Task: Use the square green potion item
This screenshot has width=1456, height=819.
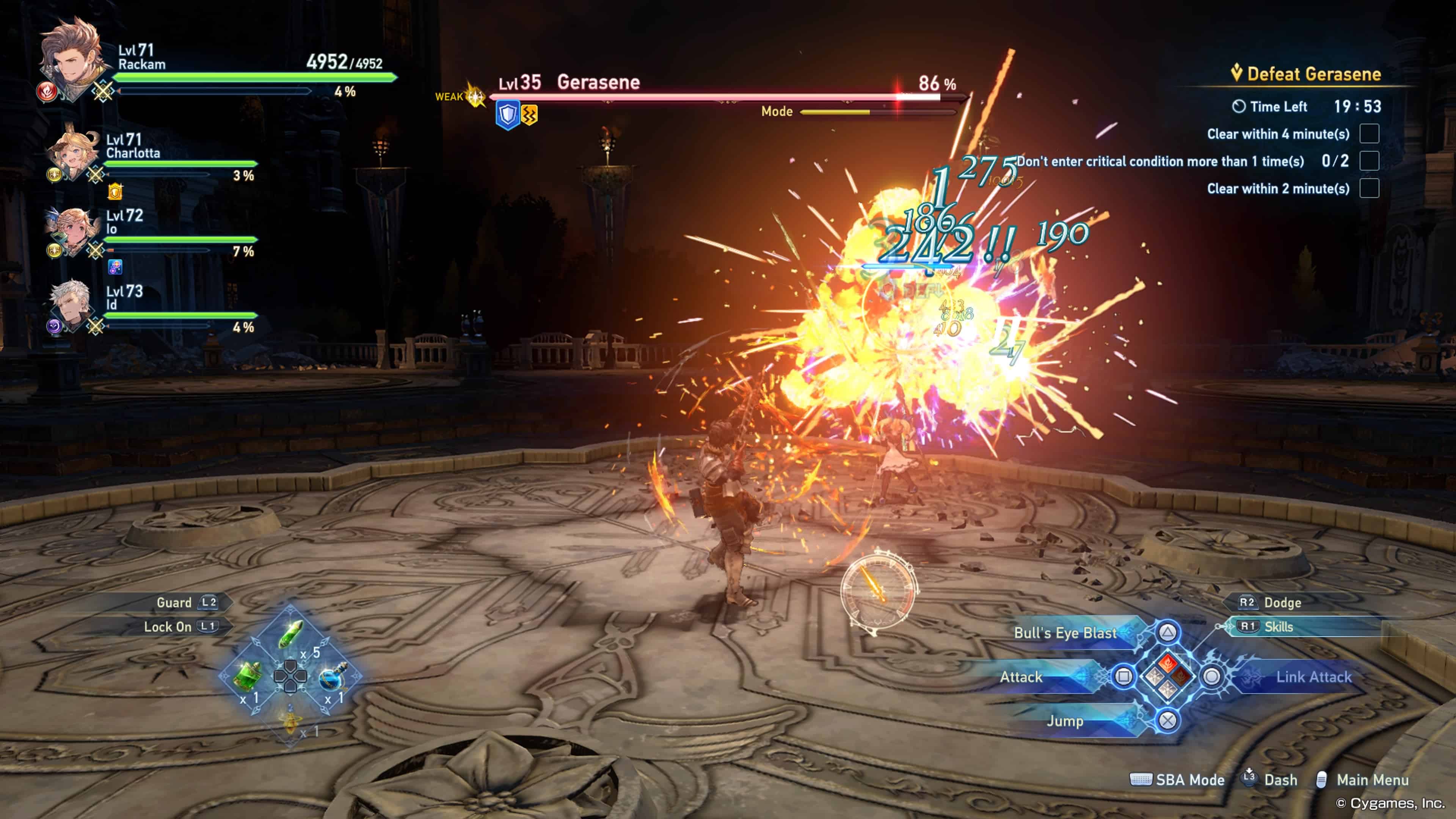Action: click(248, 675)
